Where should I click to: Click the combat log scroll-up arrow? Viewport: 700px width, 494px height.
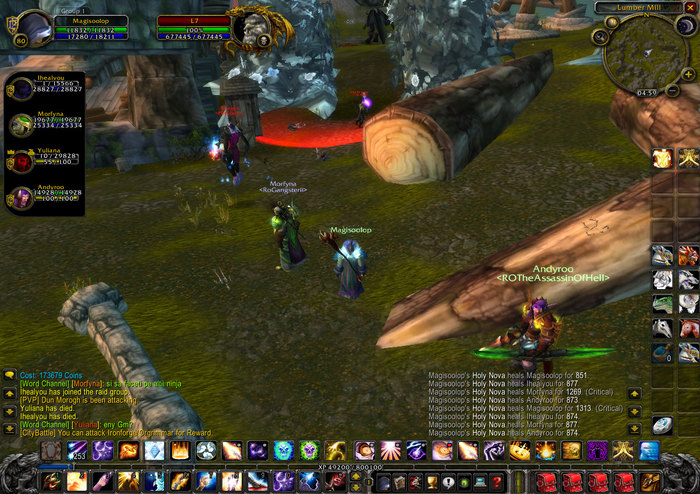[634, 393]
